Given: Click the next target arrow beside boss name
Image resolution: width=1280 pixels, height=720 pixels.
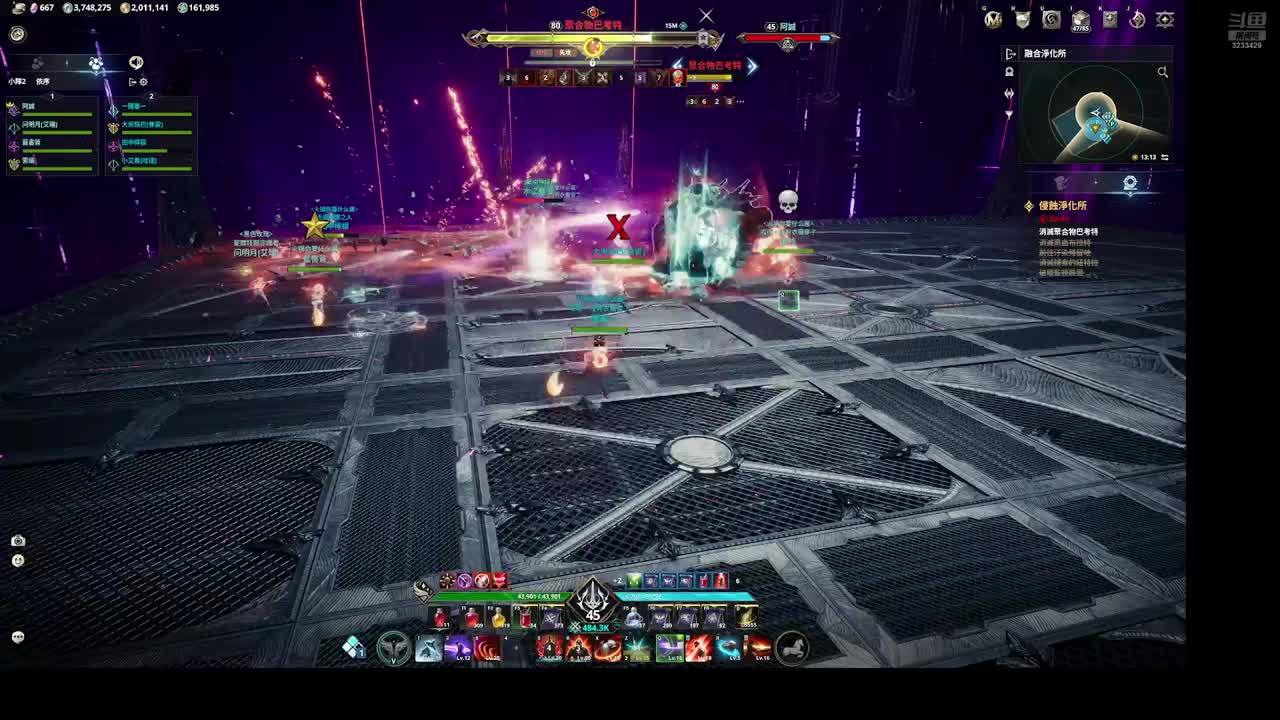Looking at the screenshot, I should [x=752, y=66].
